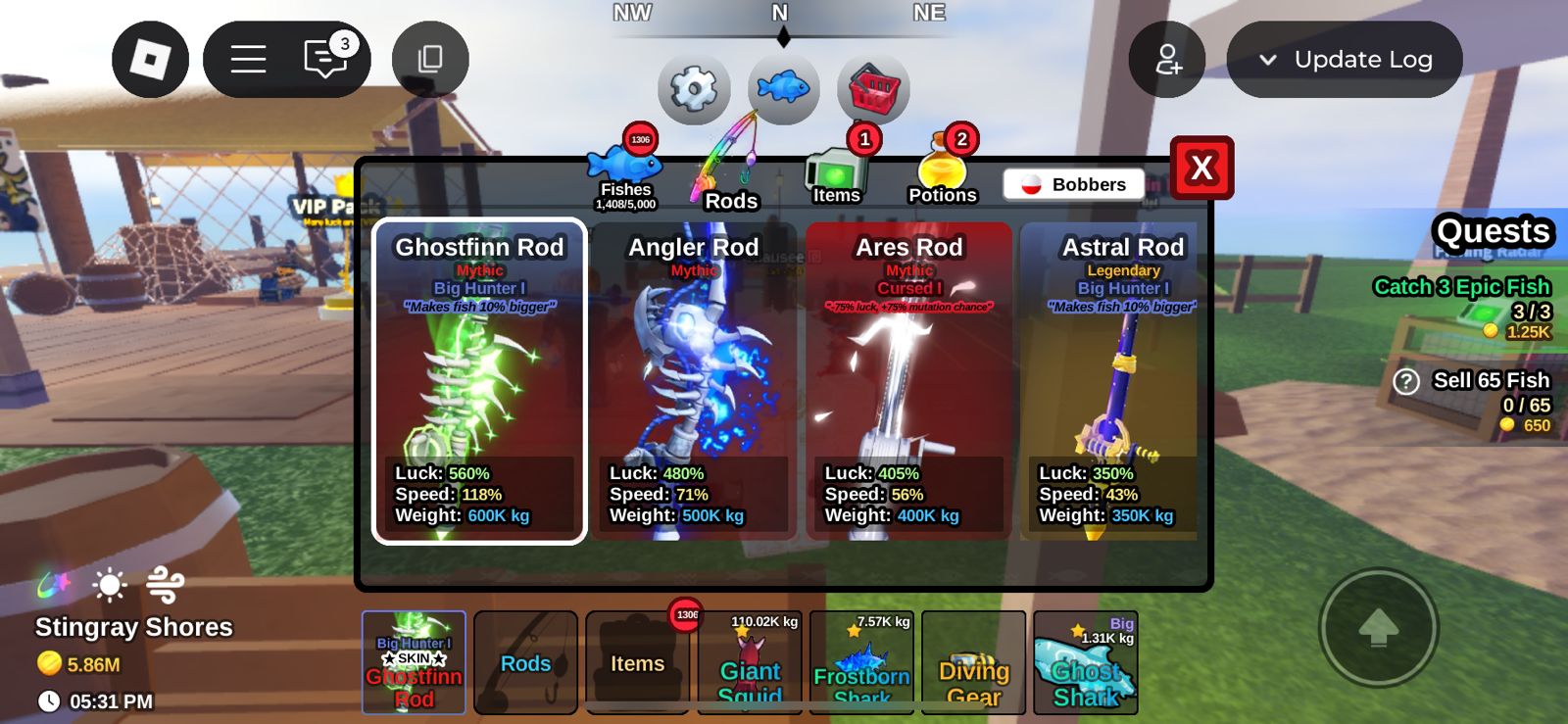1568x724 pixels.
Task: Open the hamburger menu
Action: 248,59
